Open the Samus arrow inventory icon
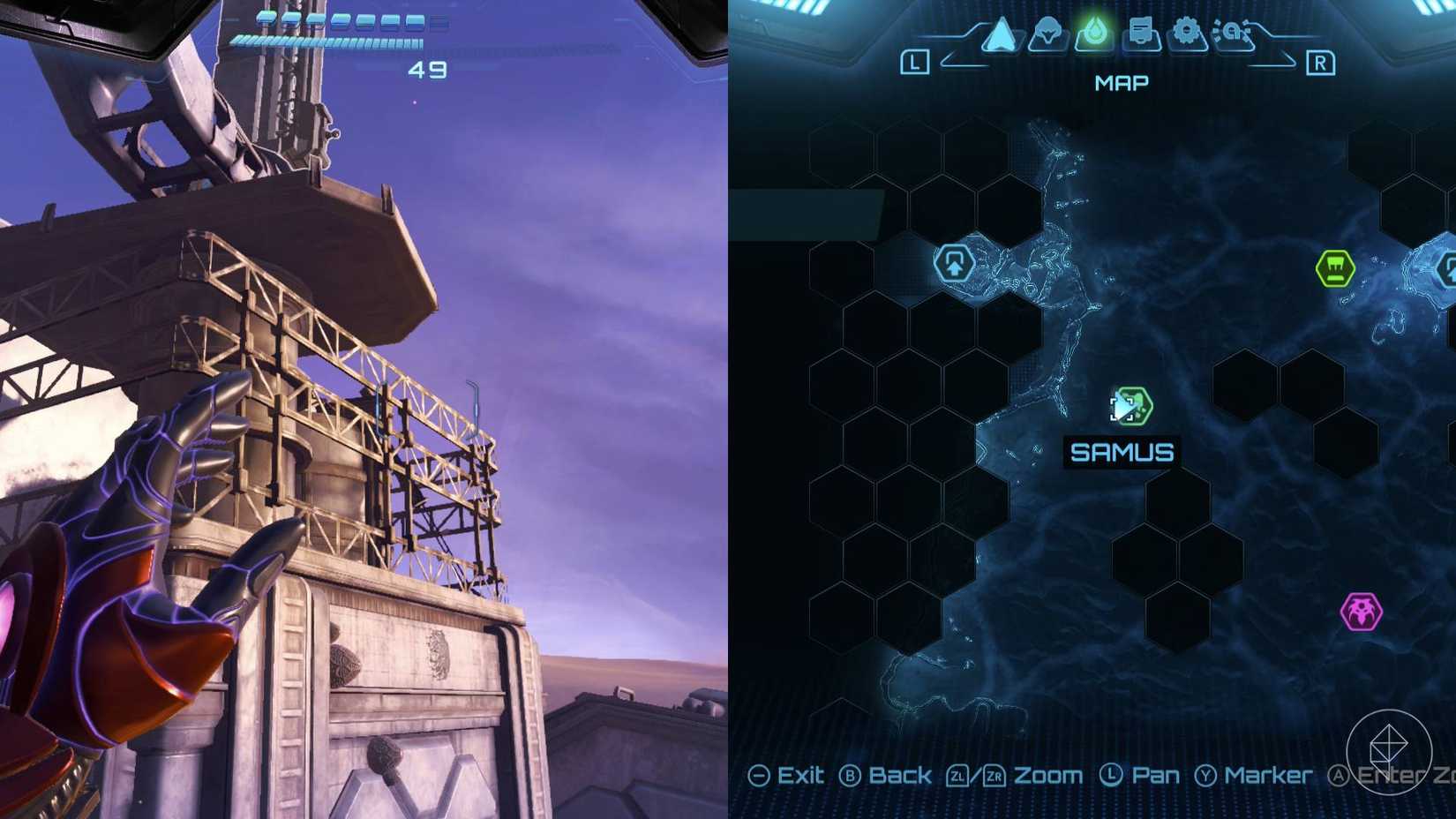This screenshot has height=819, width=1456. pos(1001,34)
